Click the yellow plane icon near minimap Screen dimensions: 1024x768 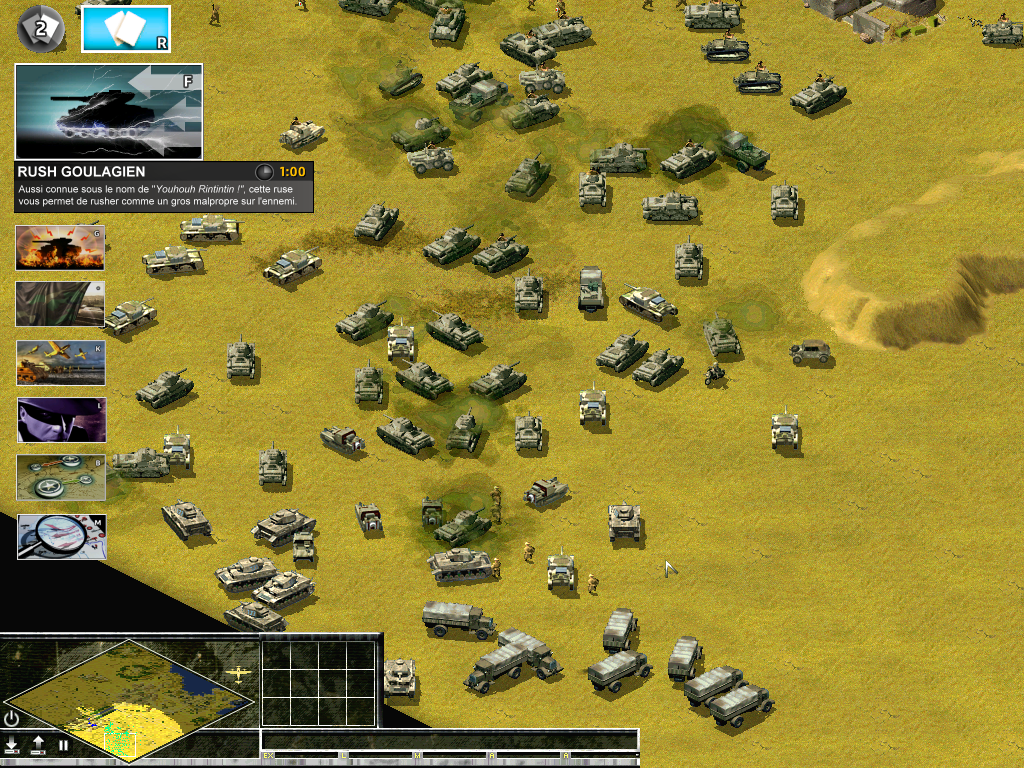click(240, 675)
